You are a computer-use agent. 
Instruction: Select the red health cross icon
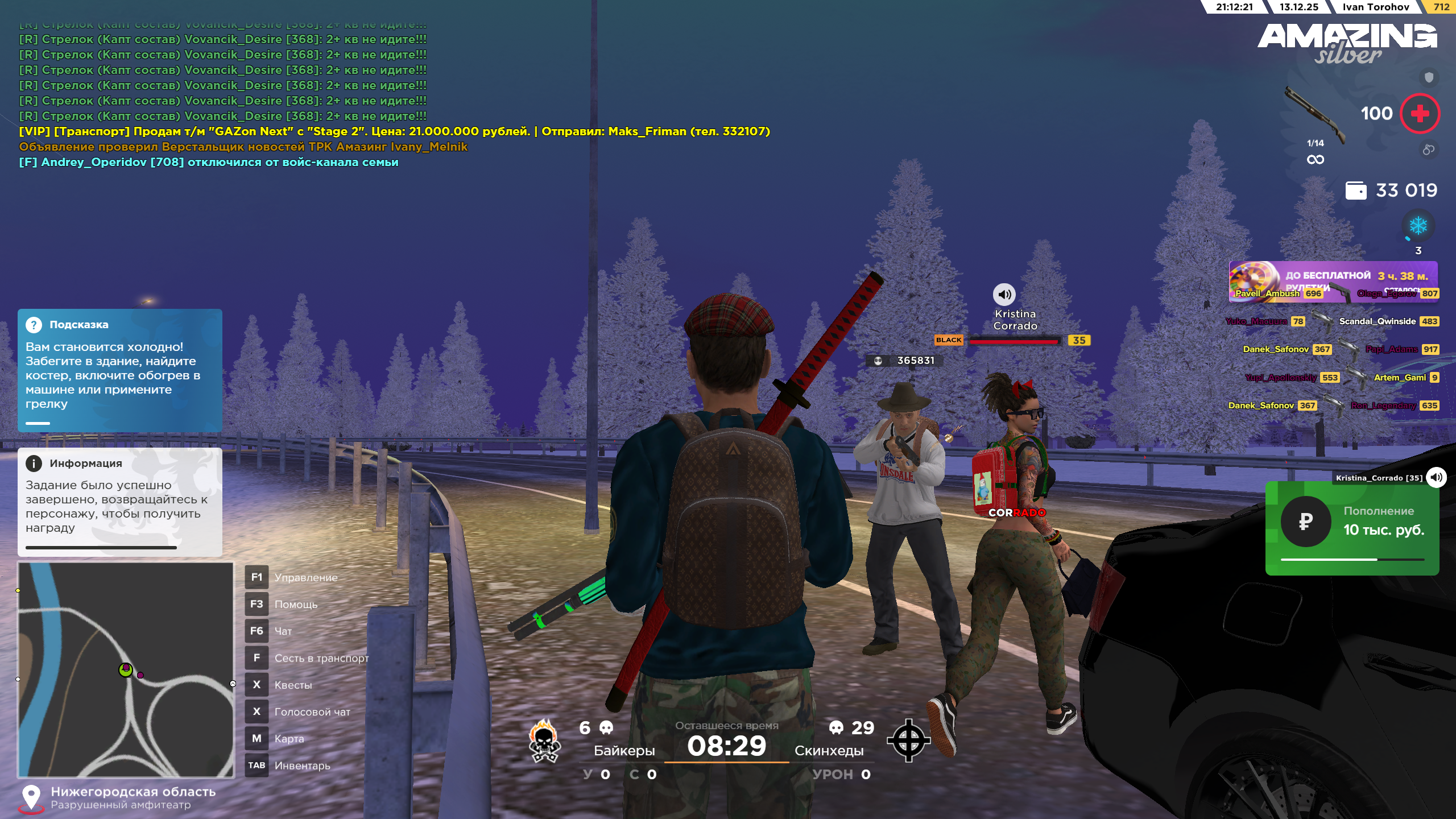(x=1420, y=114)
